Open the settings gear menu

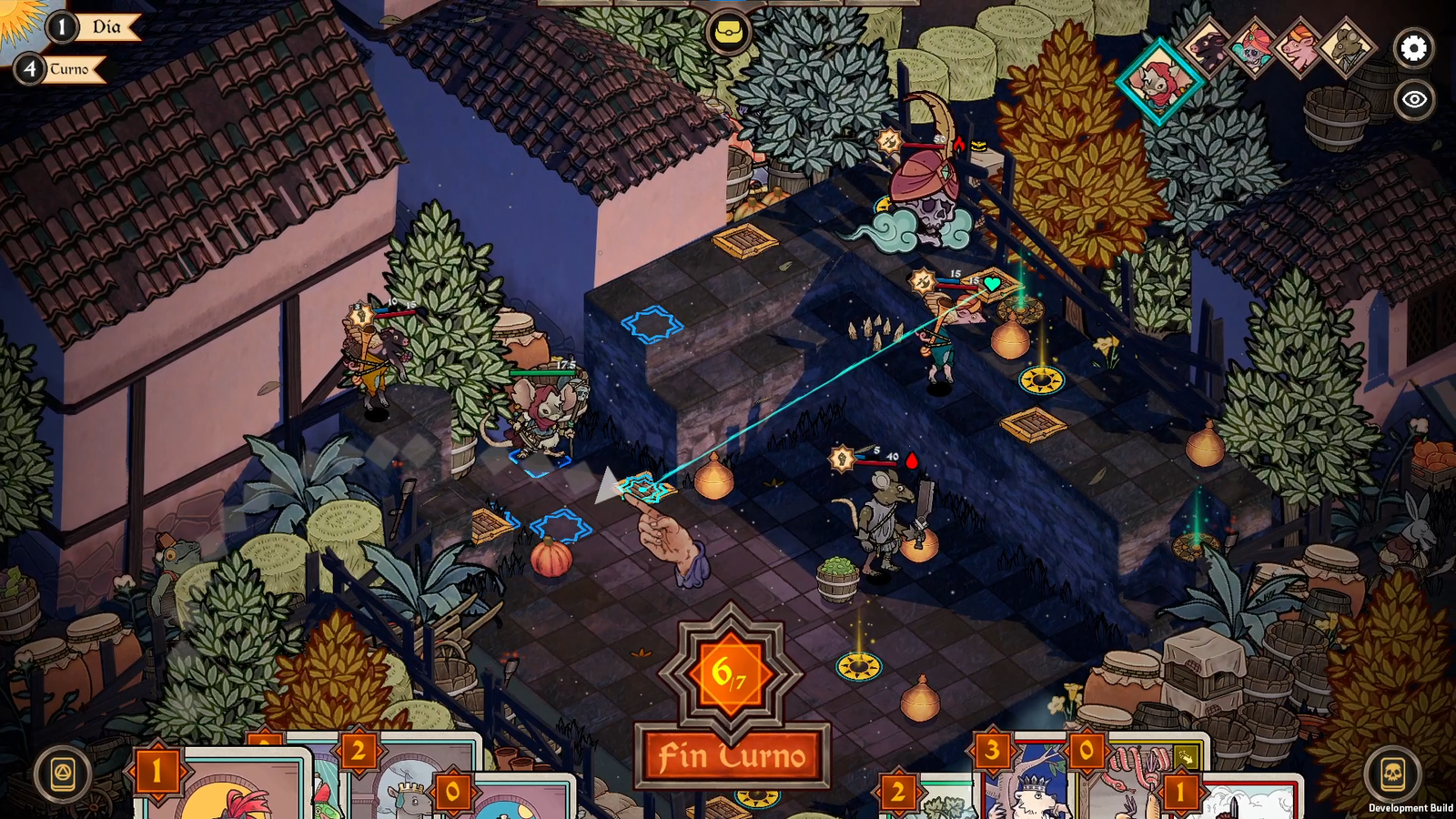(x=1413, y=48)
